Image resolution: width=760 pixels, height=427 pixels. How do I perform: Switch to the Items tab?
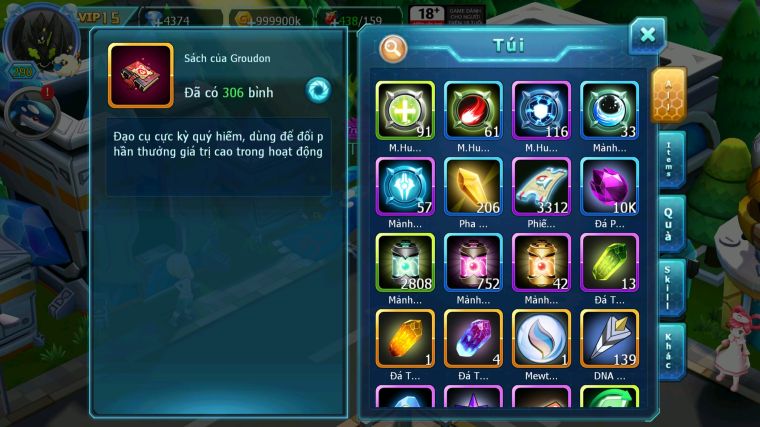tap(671, 160)
